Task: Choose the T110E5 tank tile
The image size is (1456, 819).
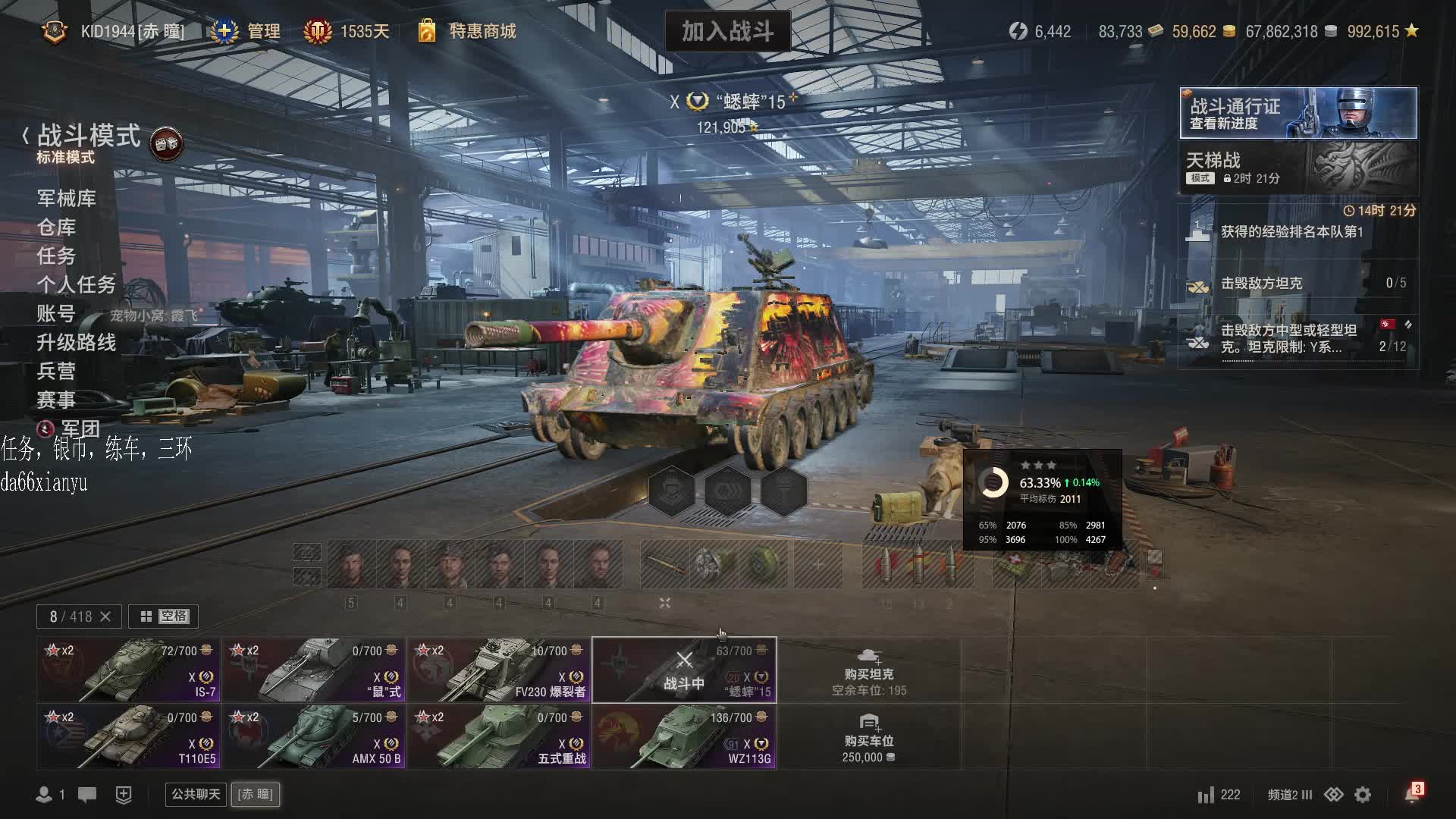Action: pos(129,736)
